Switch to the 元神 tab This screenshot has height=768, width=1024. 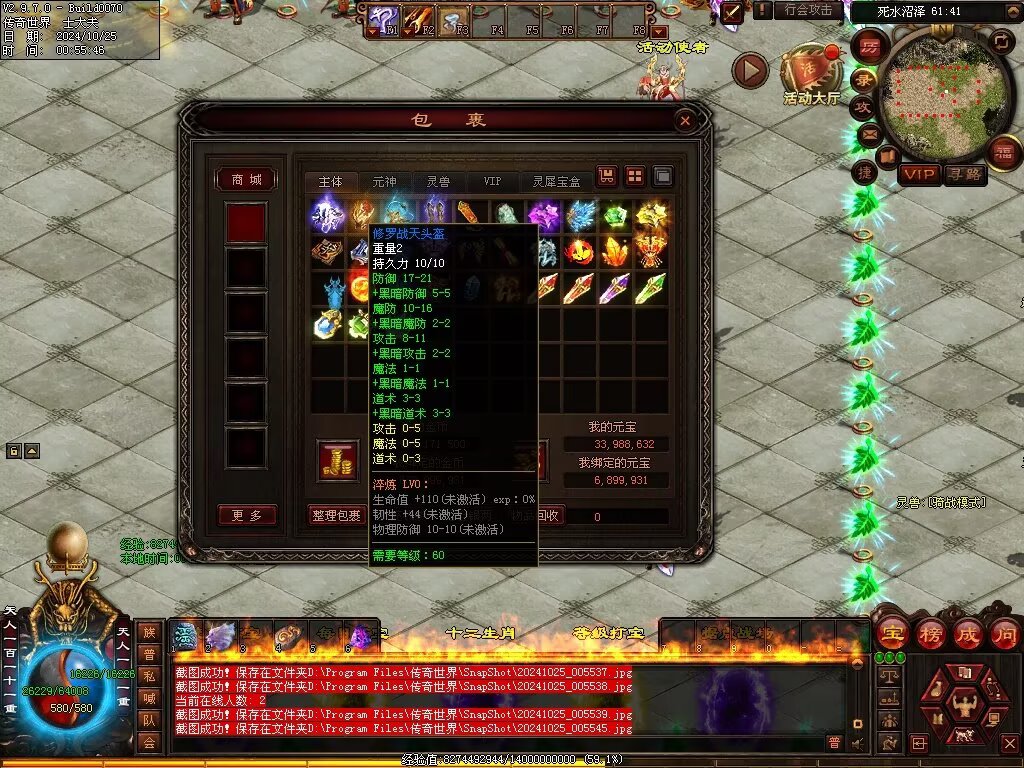pyautogui.click(x=384, y=182)
